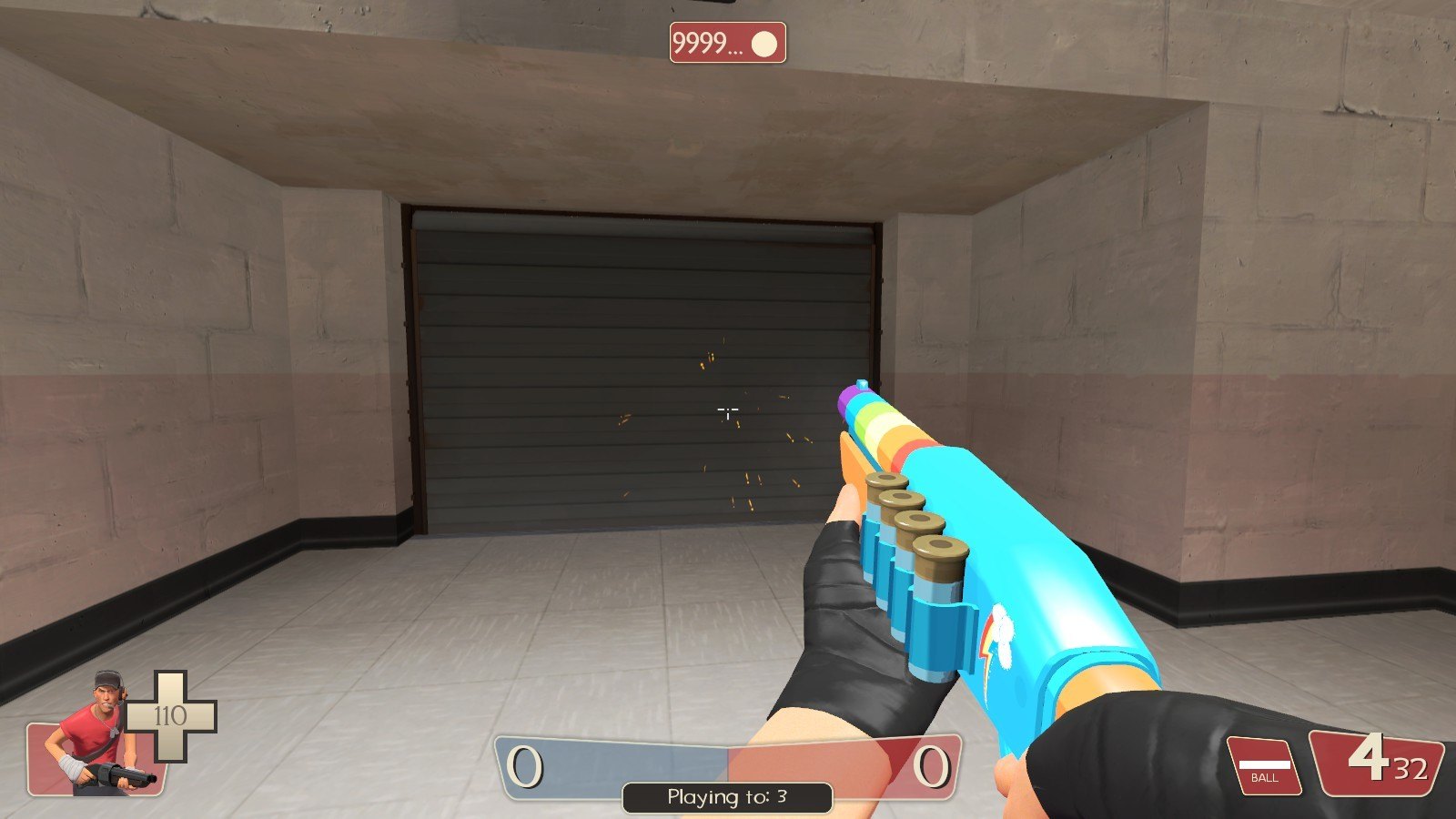Screen dimensions: 1456x819
Task: Click the Scout class portrait
Action: click(x=98, y=733)
